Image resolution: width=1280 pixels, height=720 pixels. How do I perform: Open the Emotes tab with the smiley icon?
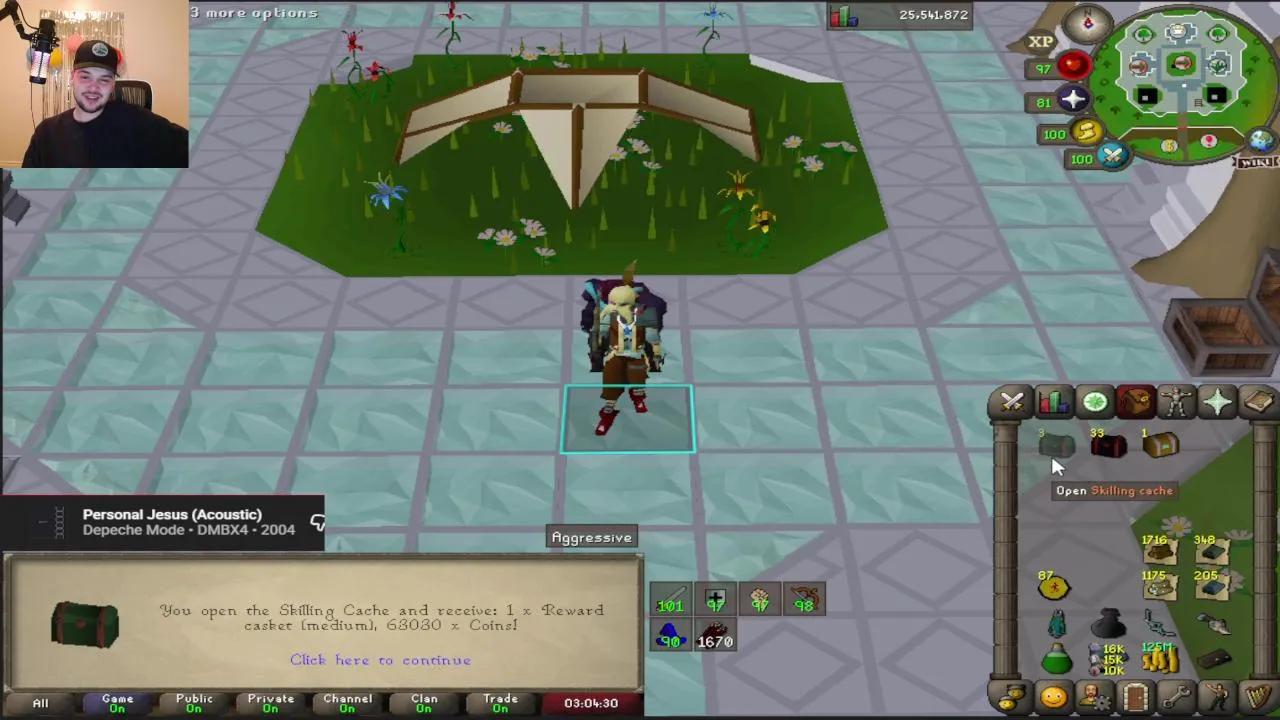(1054, 697)
